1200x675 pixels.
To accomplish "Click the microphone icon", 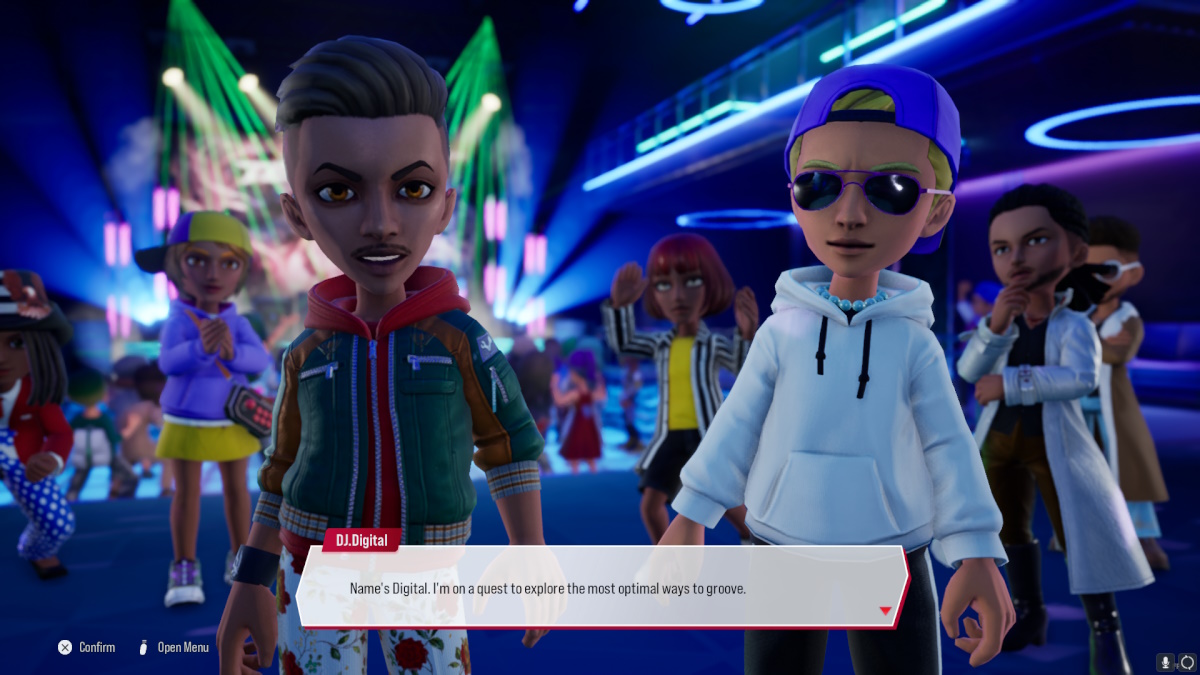I will point(1165,662).
